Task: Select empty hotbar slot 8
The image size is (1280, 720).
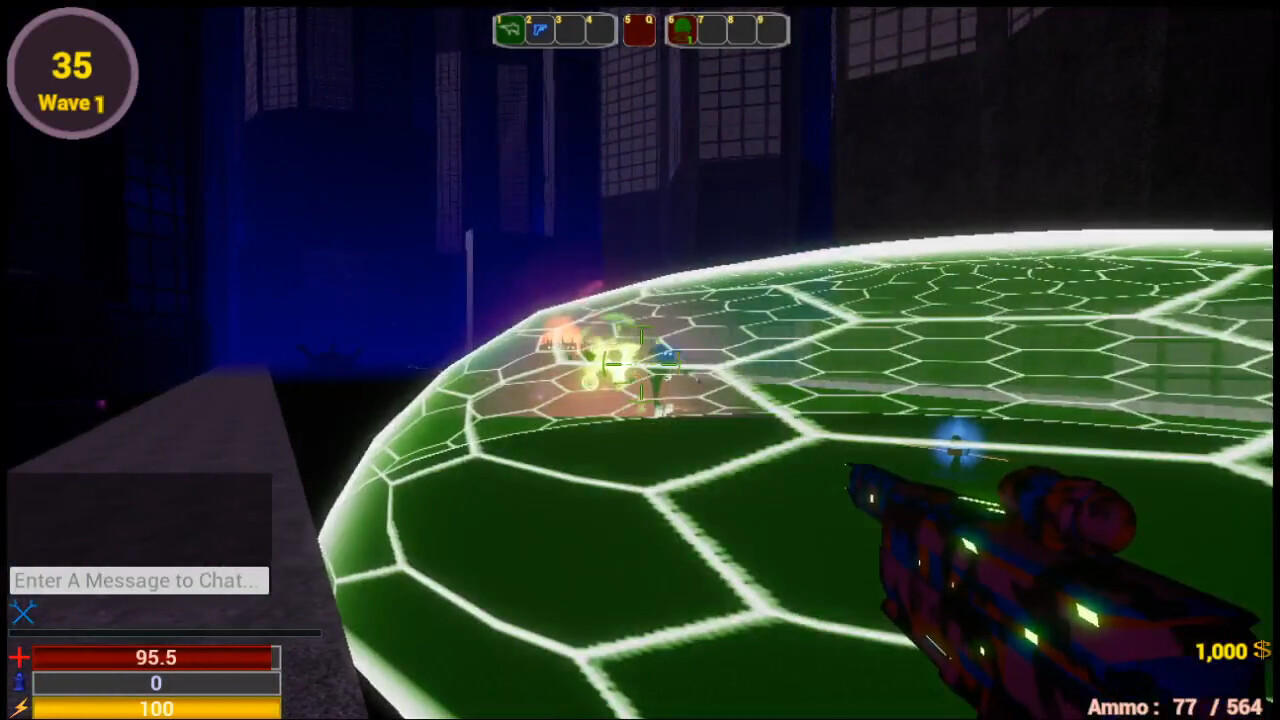Action: point(743,30)
